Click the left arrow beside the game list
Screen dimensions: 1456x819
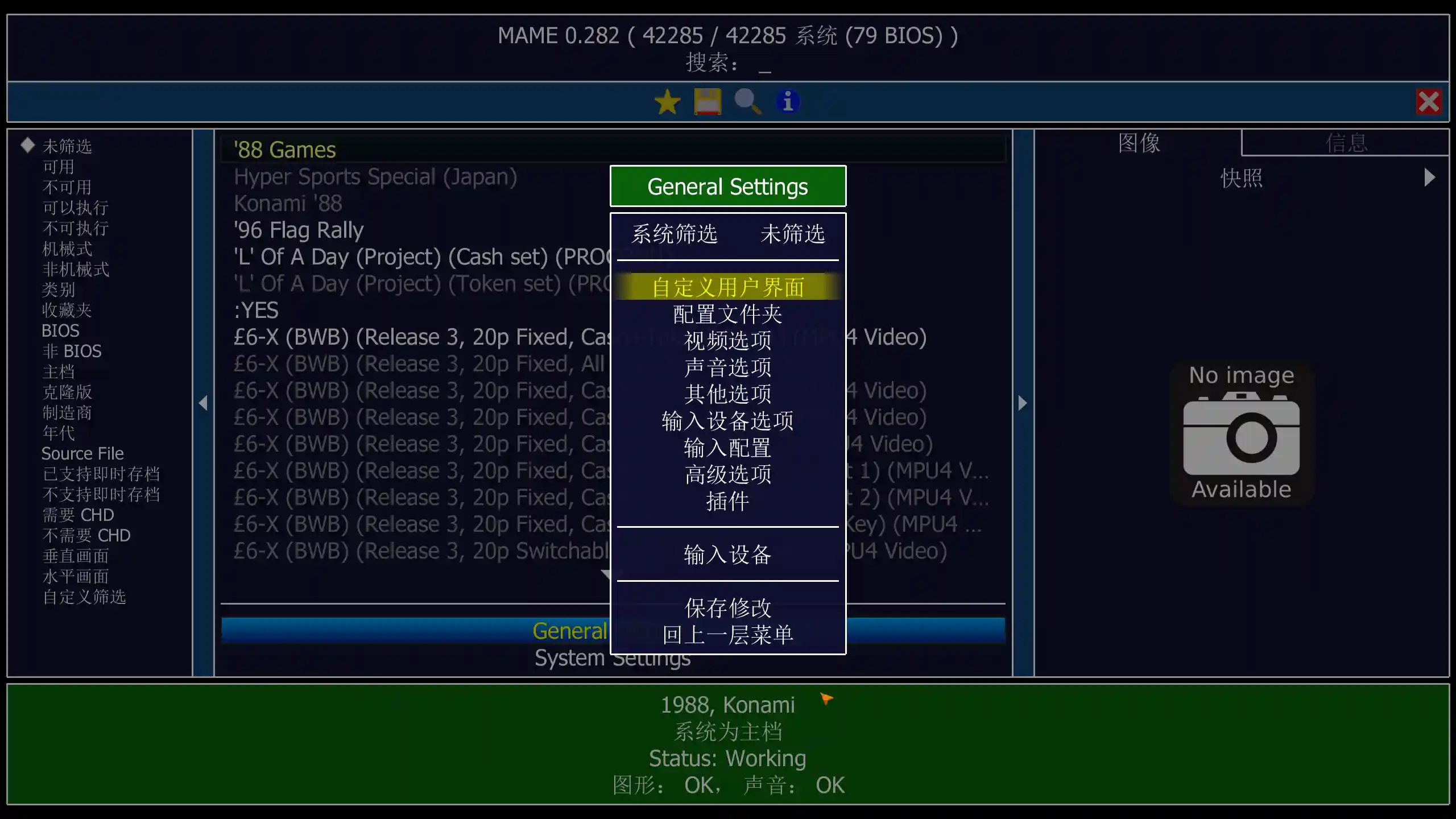pyautogui.click(x=204, y=403)
